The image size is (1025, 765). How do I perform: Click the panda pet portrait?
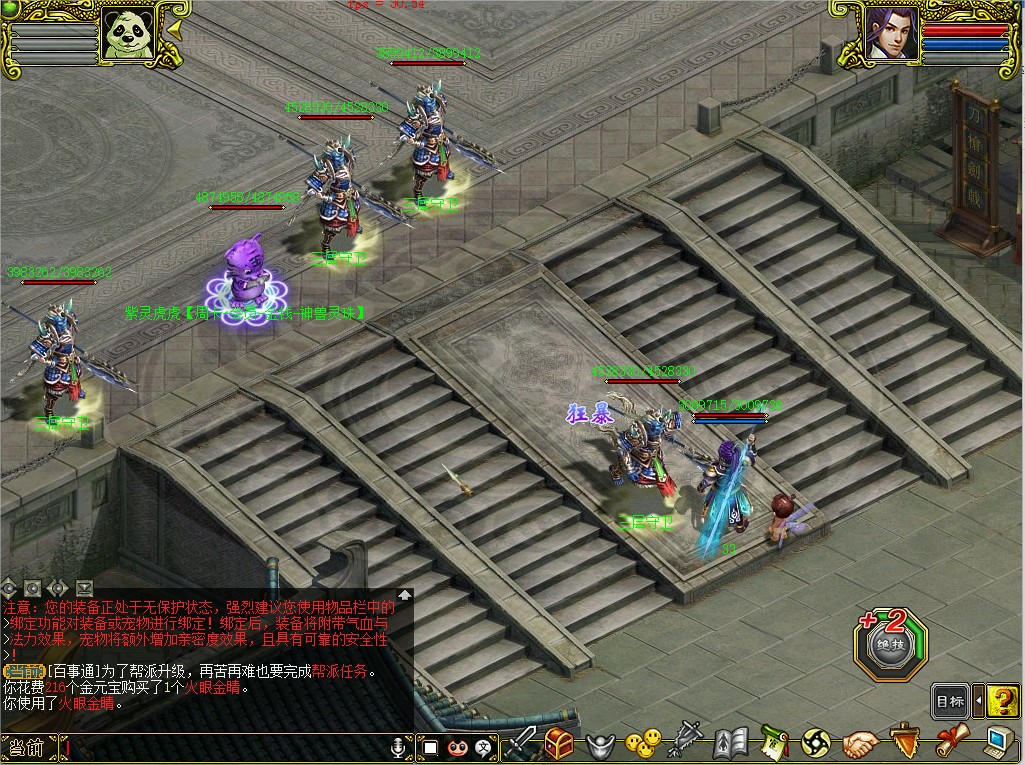coord(129,33)
